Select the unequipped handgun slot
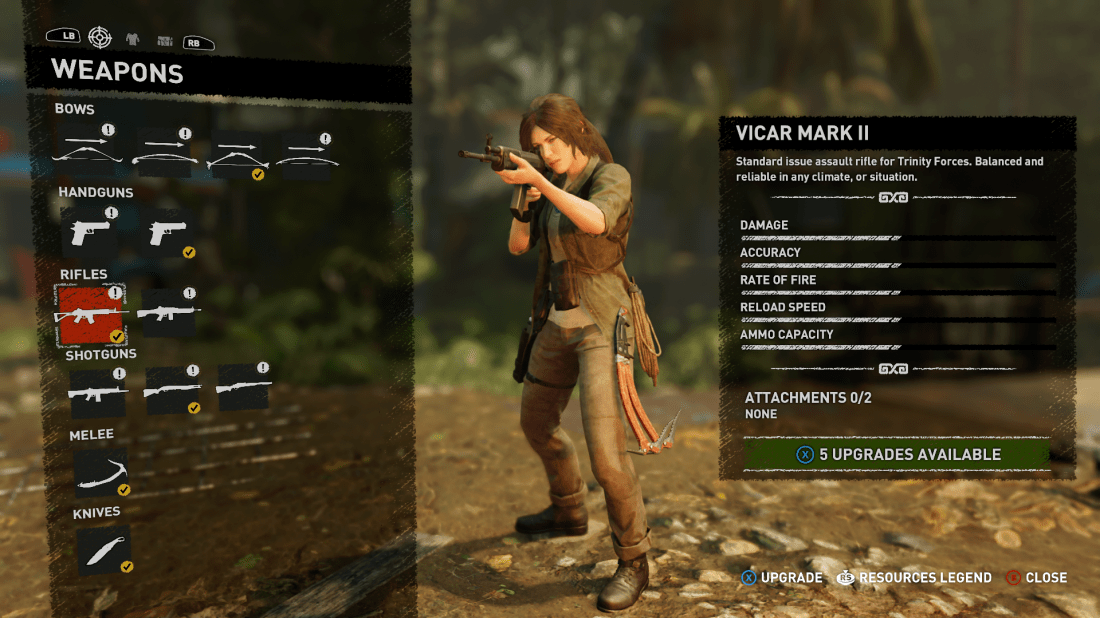Image resolution: width=1100 pixels, height=618 pixels. [x=90, y=233]
